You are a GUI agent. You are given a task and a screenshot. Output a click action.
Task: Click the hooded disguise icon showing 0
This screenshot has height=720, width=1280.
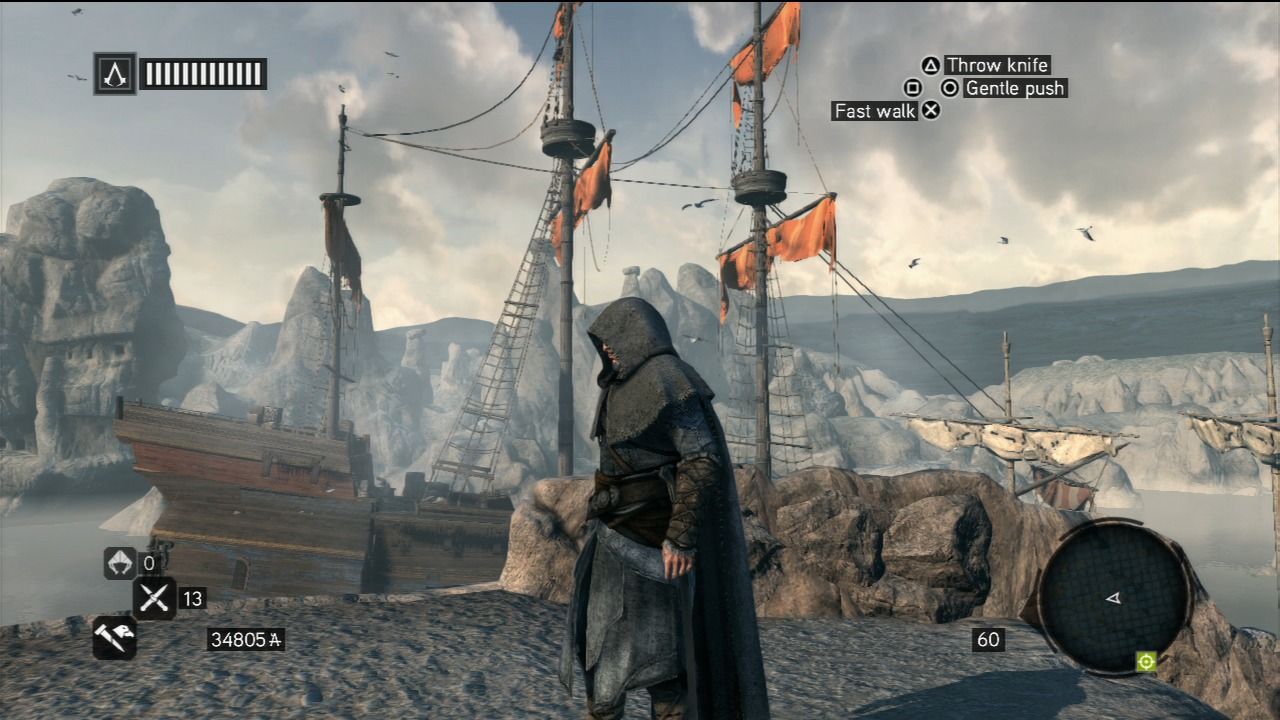point(120,563)
